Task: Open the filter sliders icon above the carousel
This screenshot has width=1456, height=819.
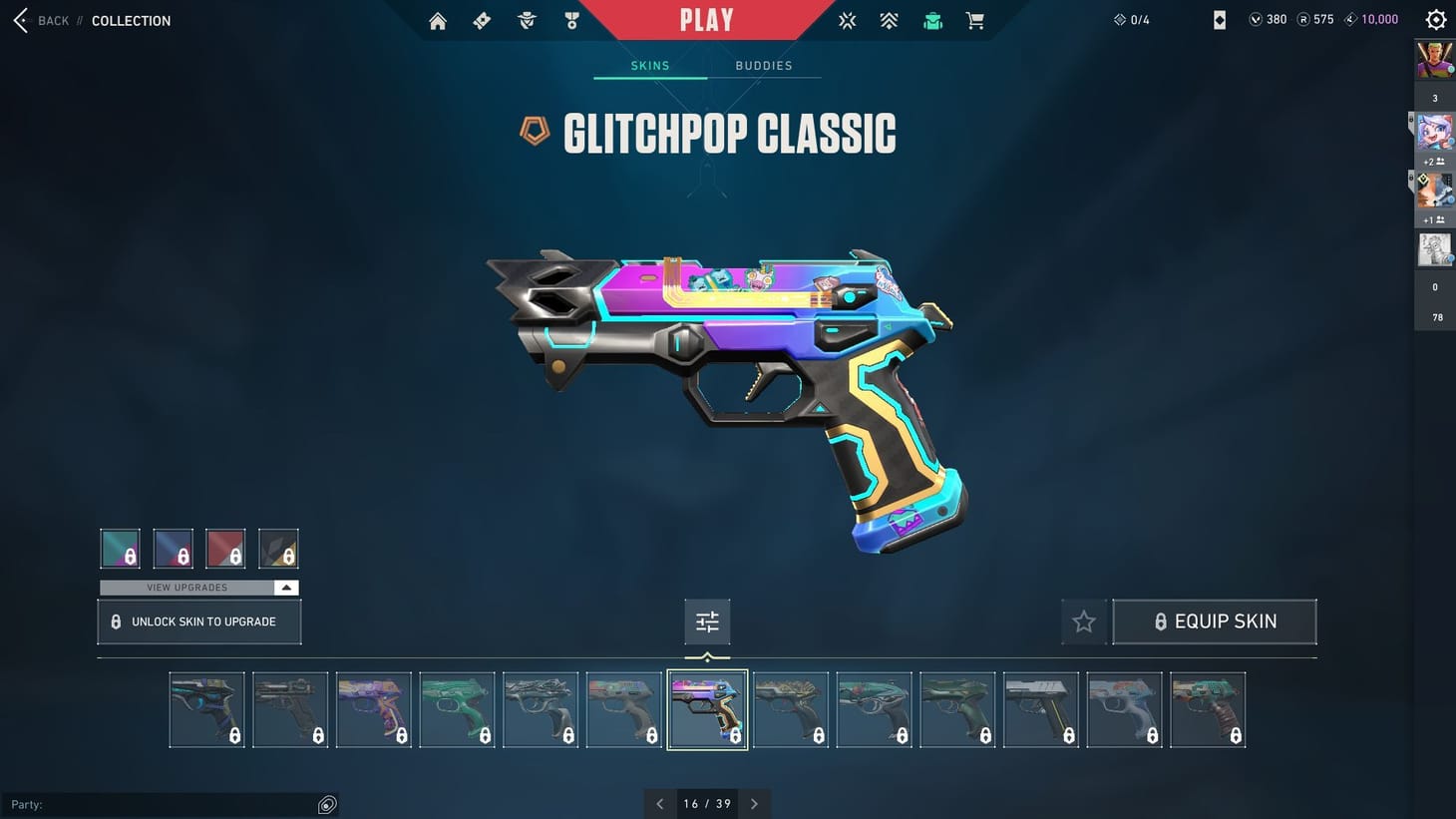Action: (707, 620)
